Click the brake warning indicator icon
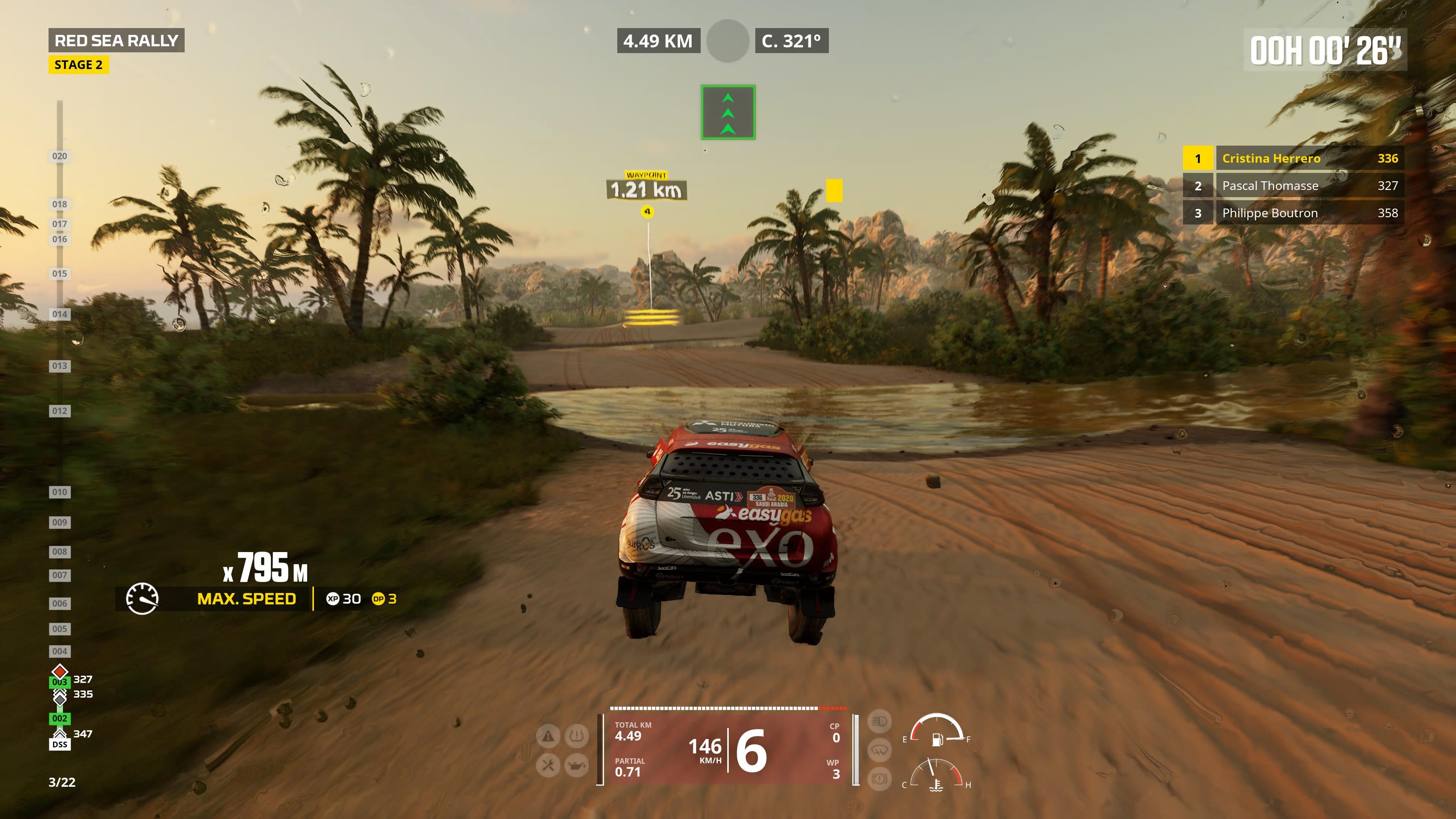The image size is (1456, 819). click(879, 779)
